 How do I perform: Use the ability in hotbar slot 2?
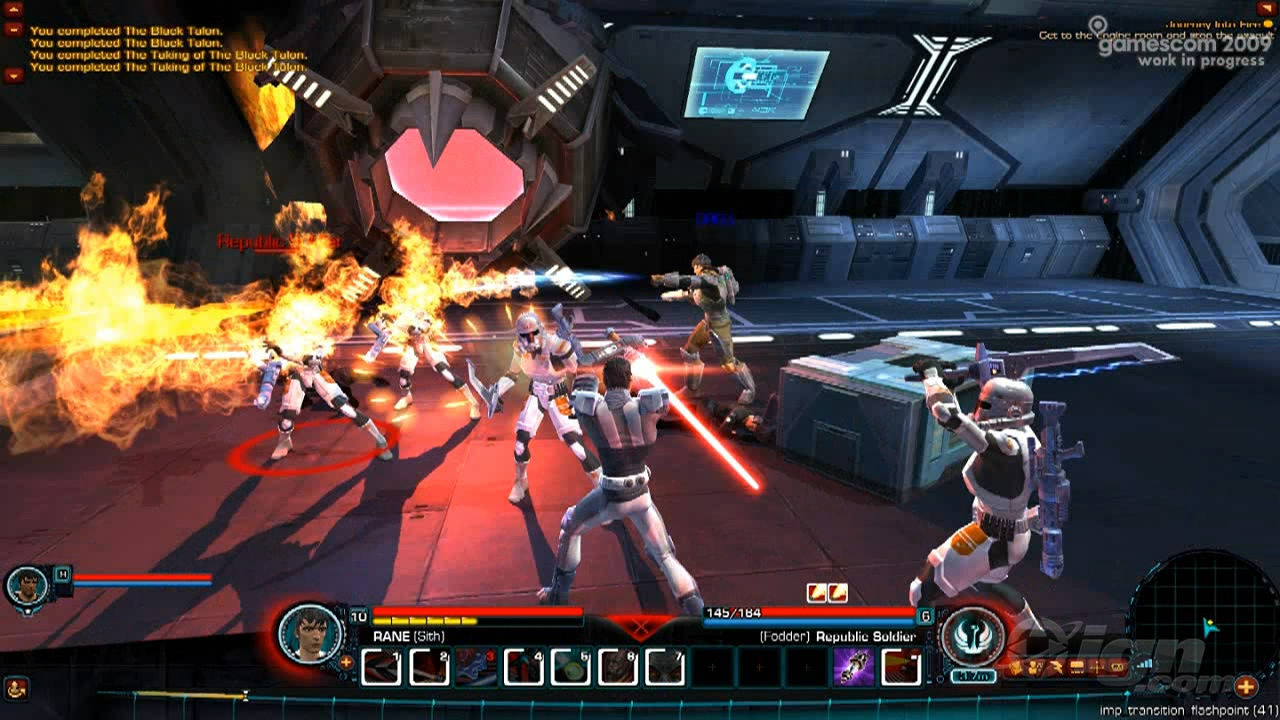pos(429,667)
